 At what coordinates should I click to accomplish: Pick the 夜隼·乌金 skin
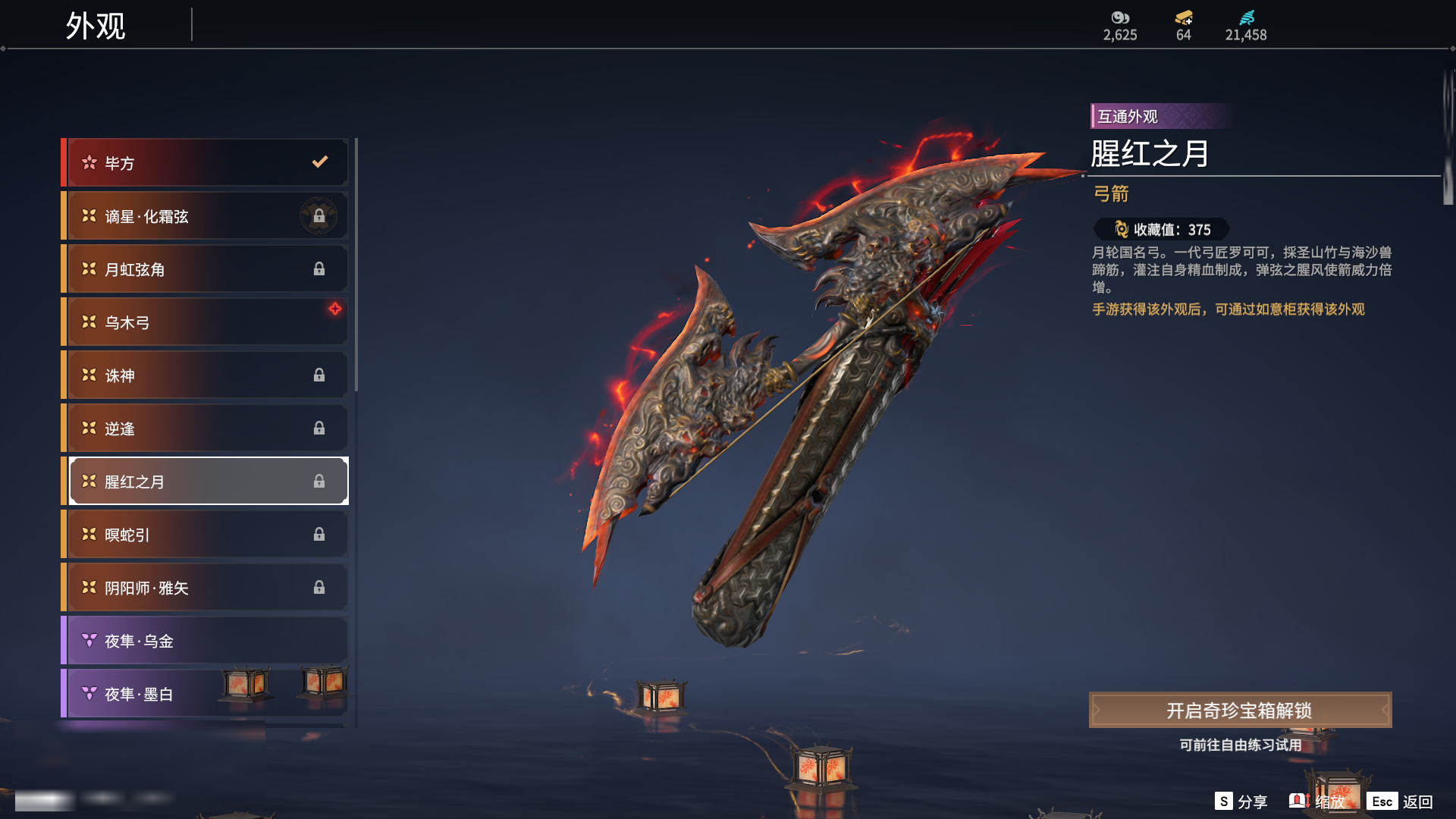click(205, 641)
